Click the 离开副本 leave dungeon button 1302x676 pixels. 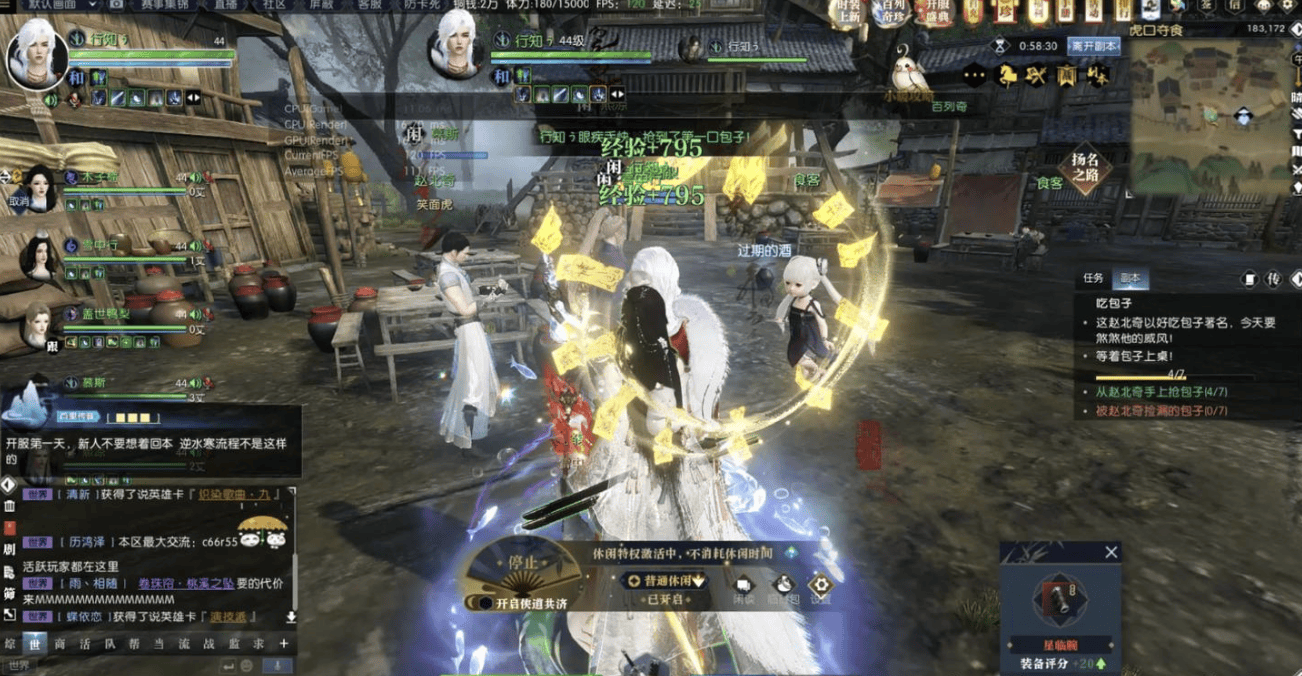(1093, 46)
